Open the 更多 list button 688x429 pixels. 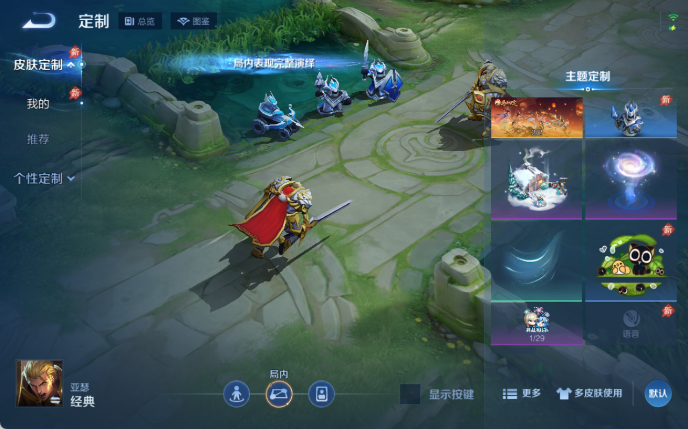click(522, 394)
